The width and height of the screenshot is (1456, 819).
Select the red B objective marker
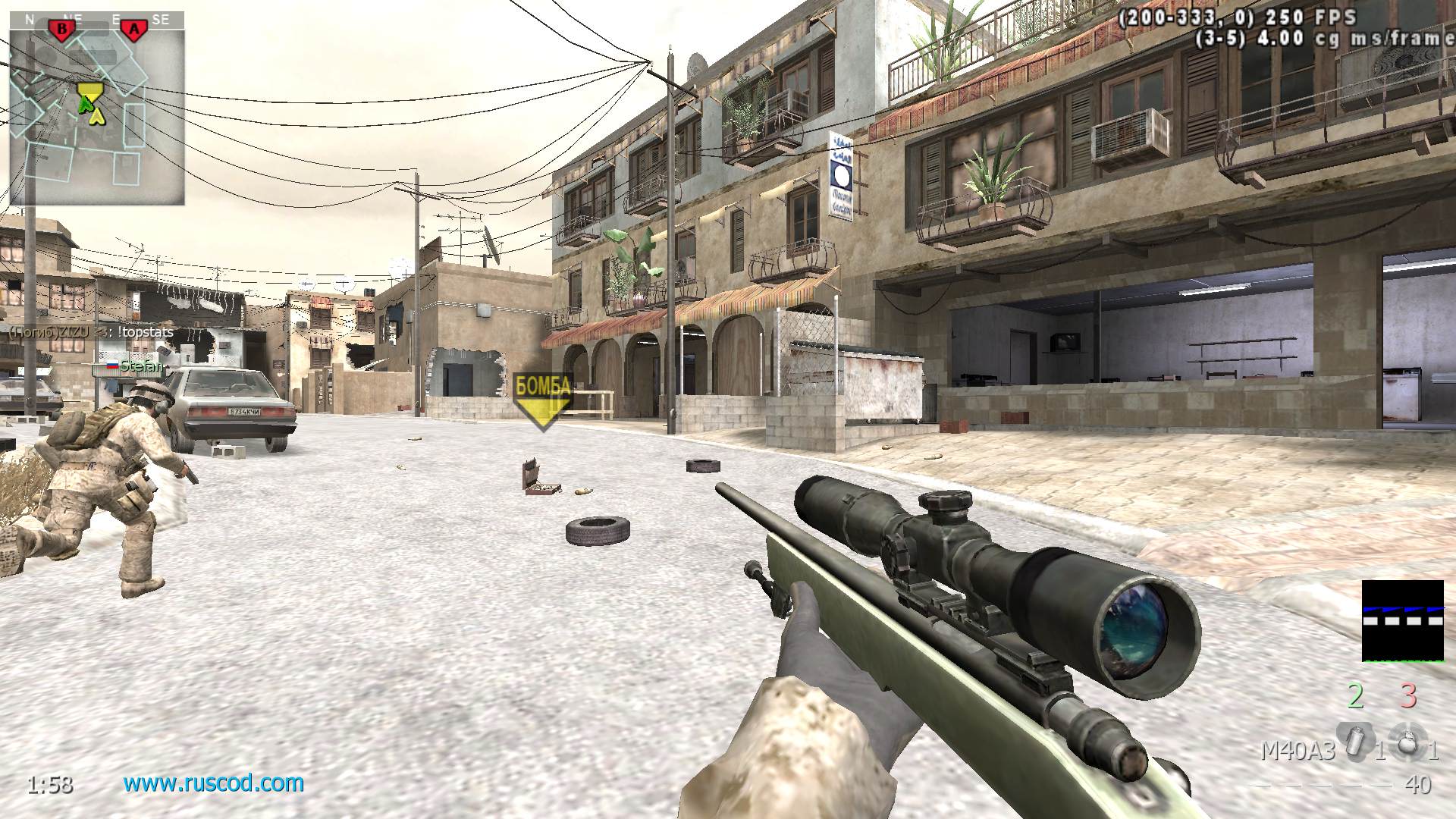(62, 30)
